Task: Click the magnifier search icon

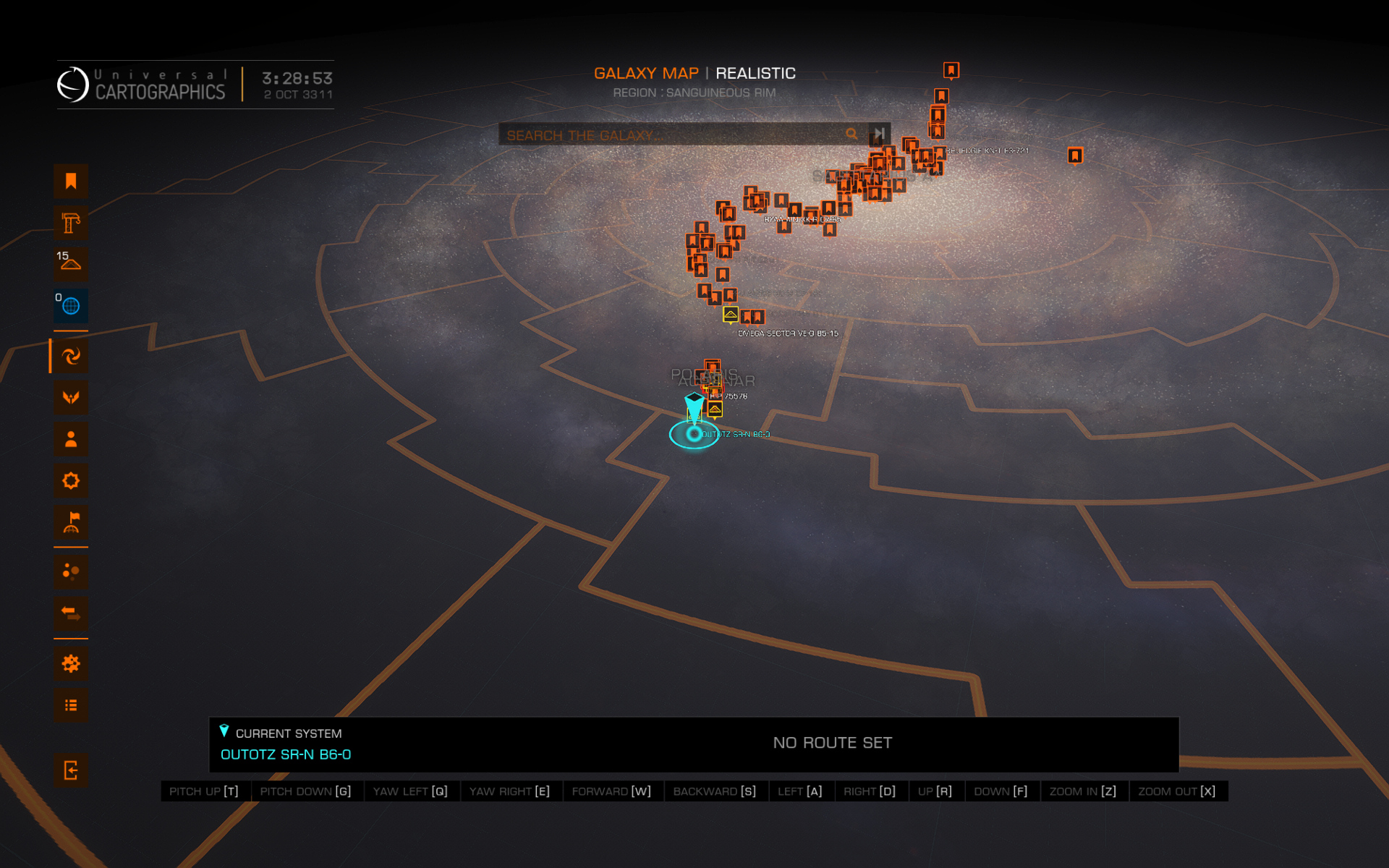Action: pyautogui.click(x=851, y=134)
